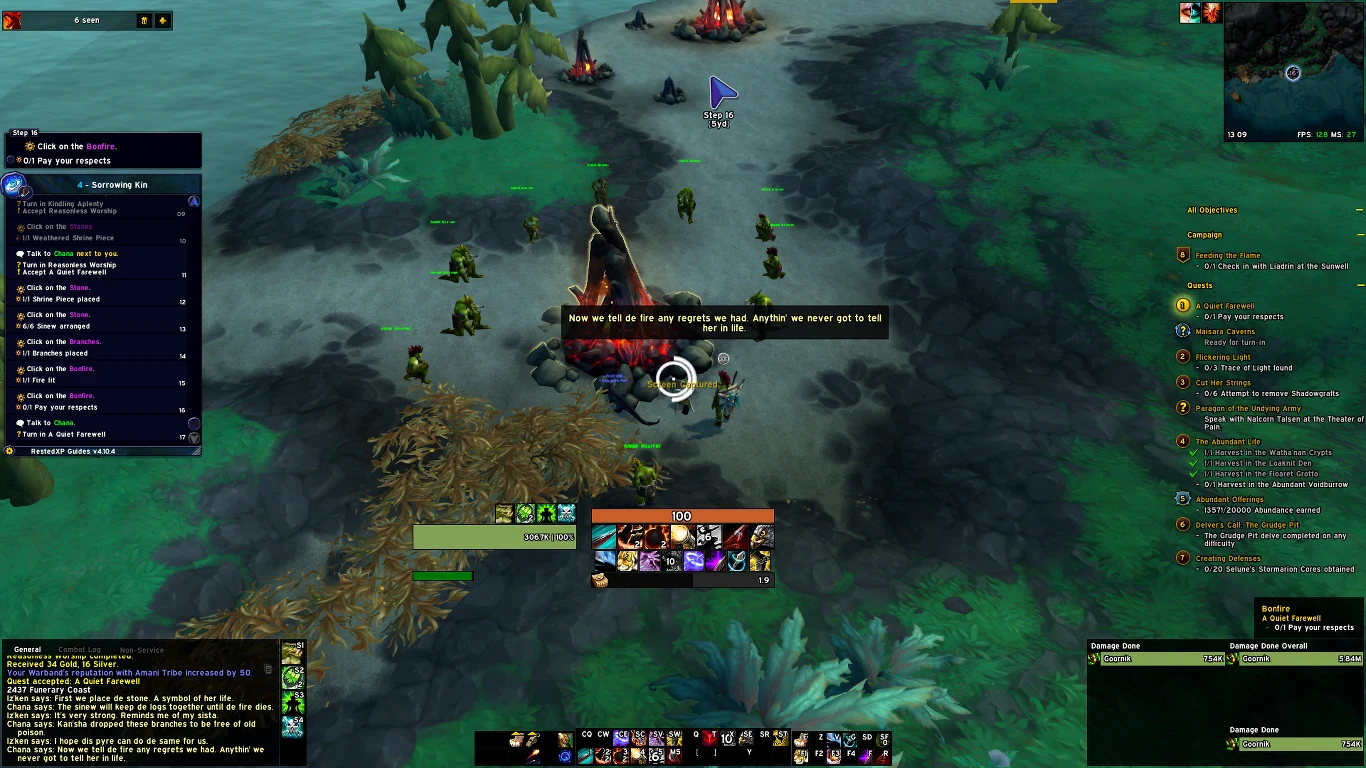
Task: Activate the red T-shaped ability on the action bar
Action: click(x=709, y=739)
